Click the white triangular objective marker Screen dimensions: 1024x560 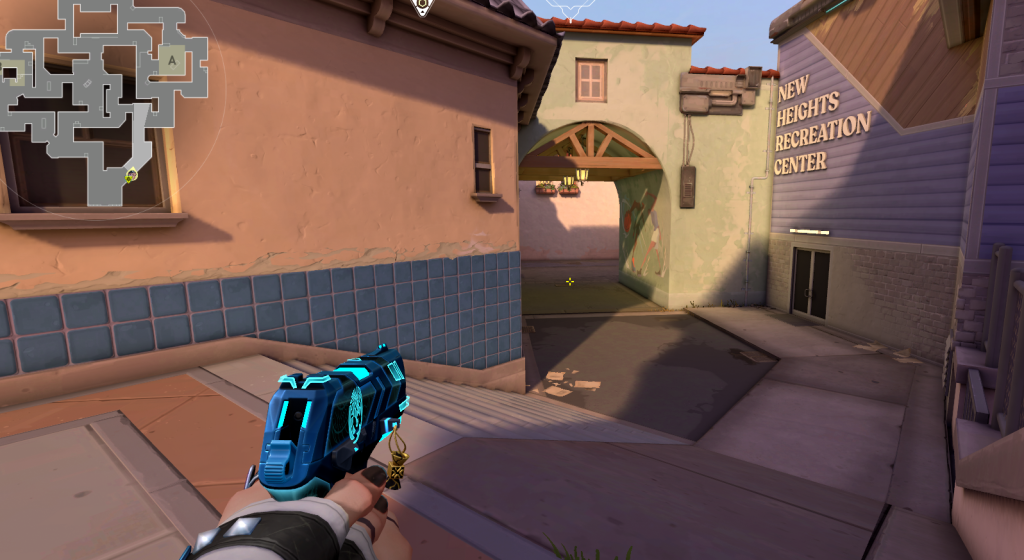pyautogui.click(x=422, y=8)
